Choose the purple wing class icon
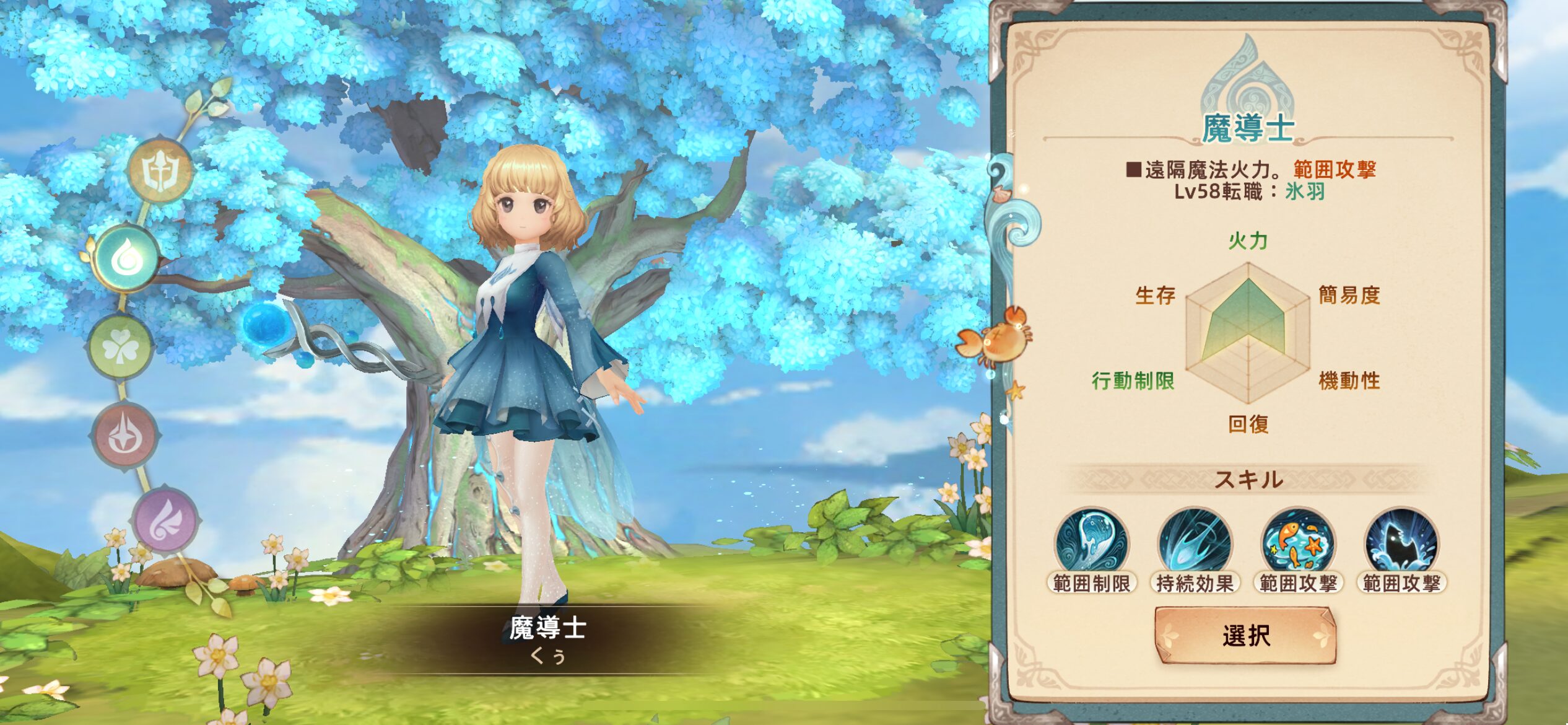The height and width of the screenshot is (725, 1568). (165, 519)
